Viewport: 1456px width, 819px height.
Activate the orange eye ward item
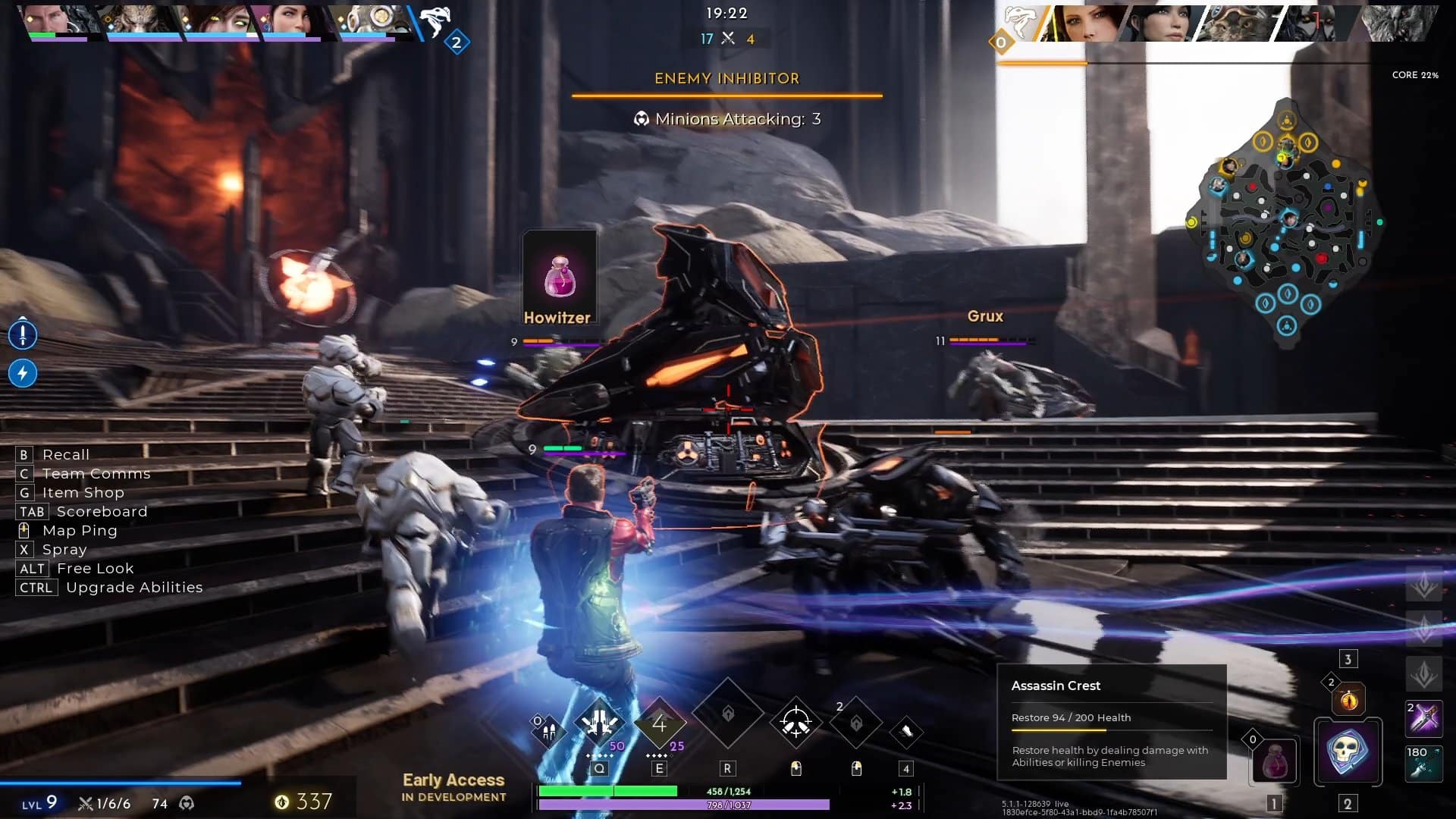(1348, 699)
